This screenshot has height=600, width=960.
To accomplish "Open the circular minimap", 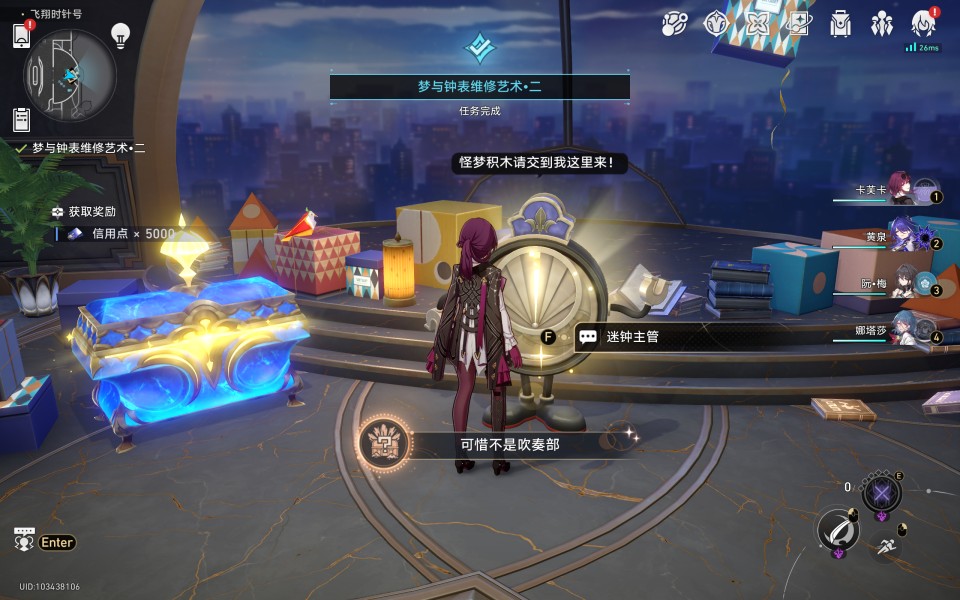I will coord(70,71).
